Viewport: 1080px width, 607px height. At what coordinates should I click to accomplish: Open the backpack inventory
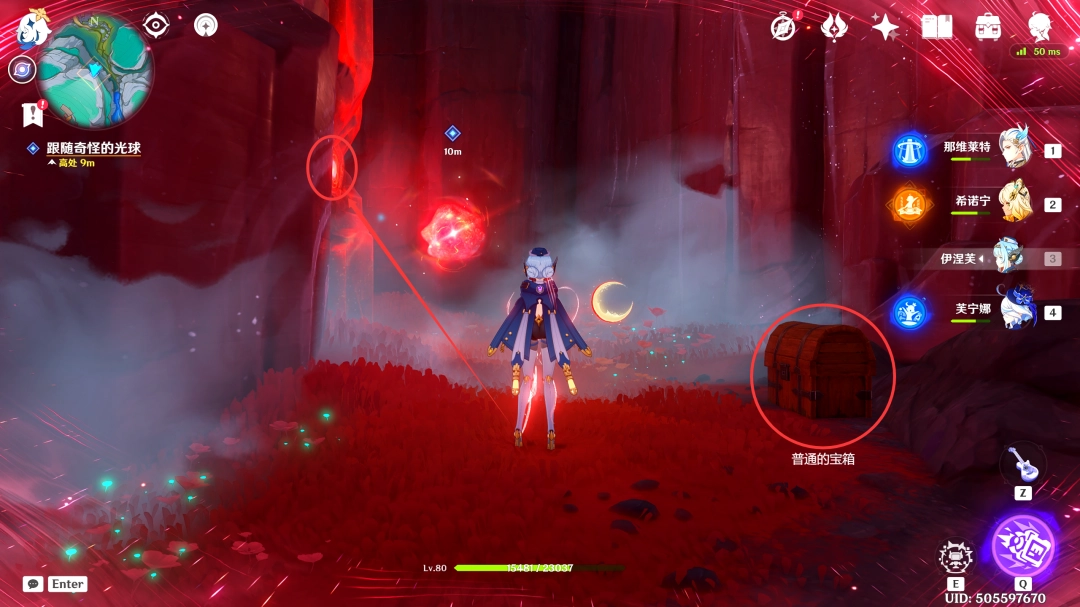[988, 27]
